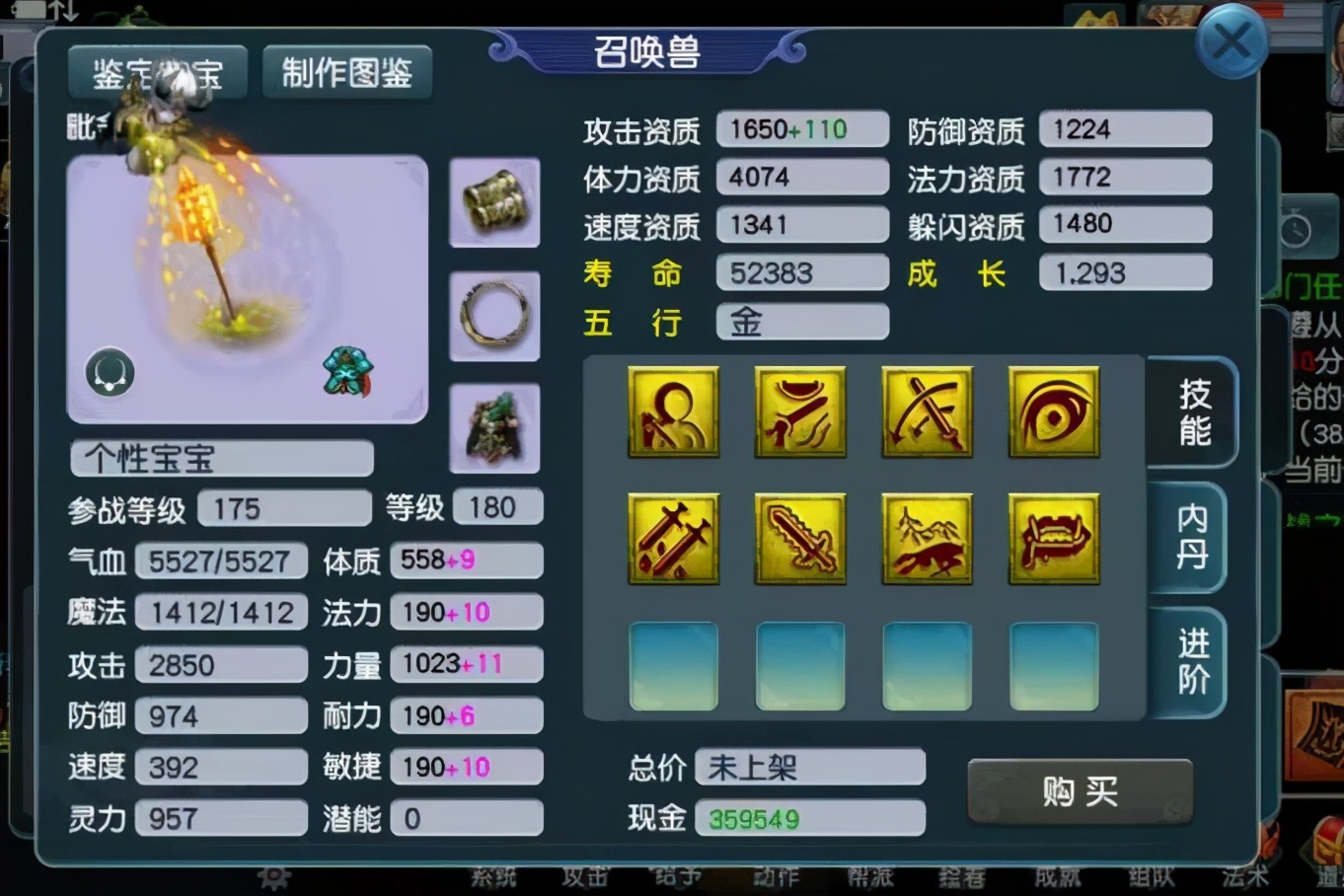Open the 制作图鉴 button at the top
Image resolution: width=1344 pixels, height=896 pixels.
[x=346, y=72]
